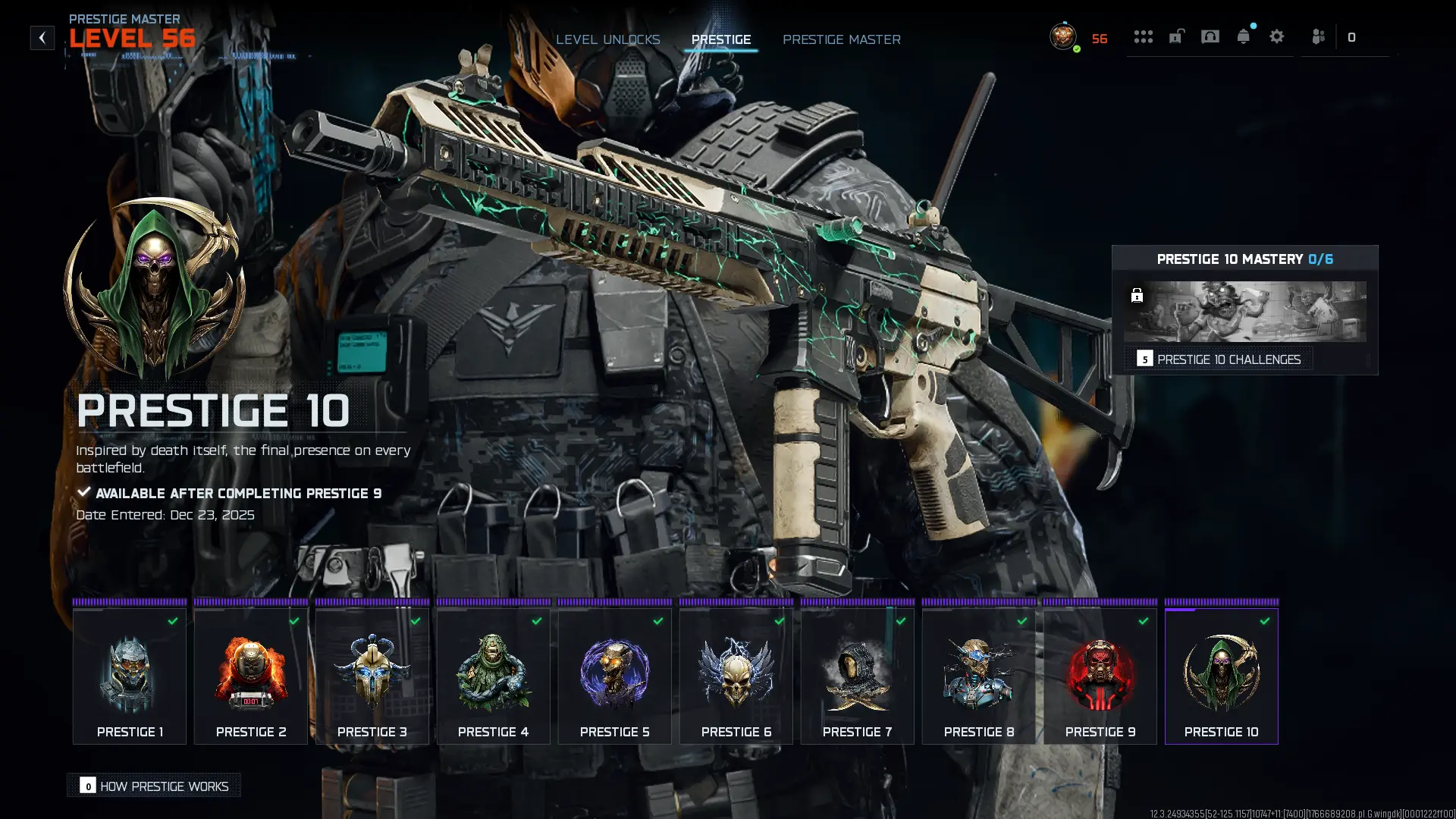Switch to the Prestige Master tab
1456x819 pixels.
point(842,39)
